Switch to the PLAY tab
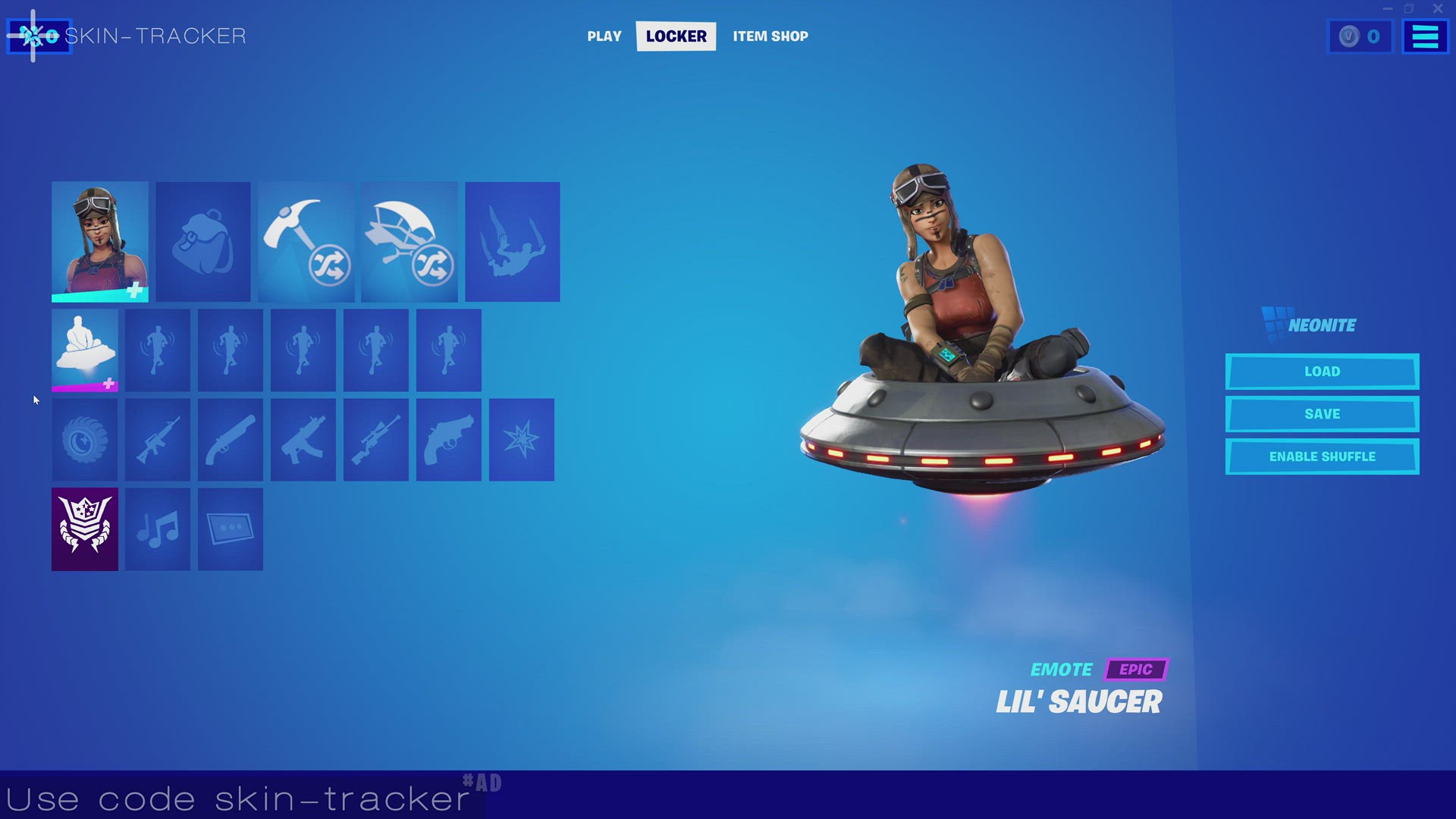The width and height of the screenshot is (1456, 819). click(x=604, y=36)
